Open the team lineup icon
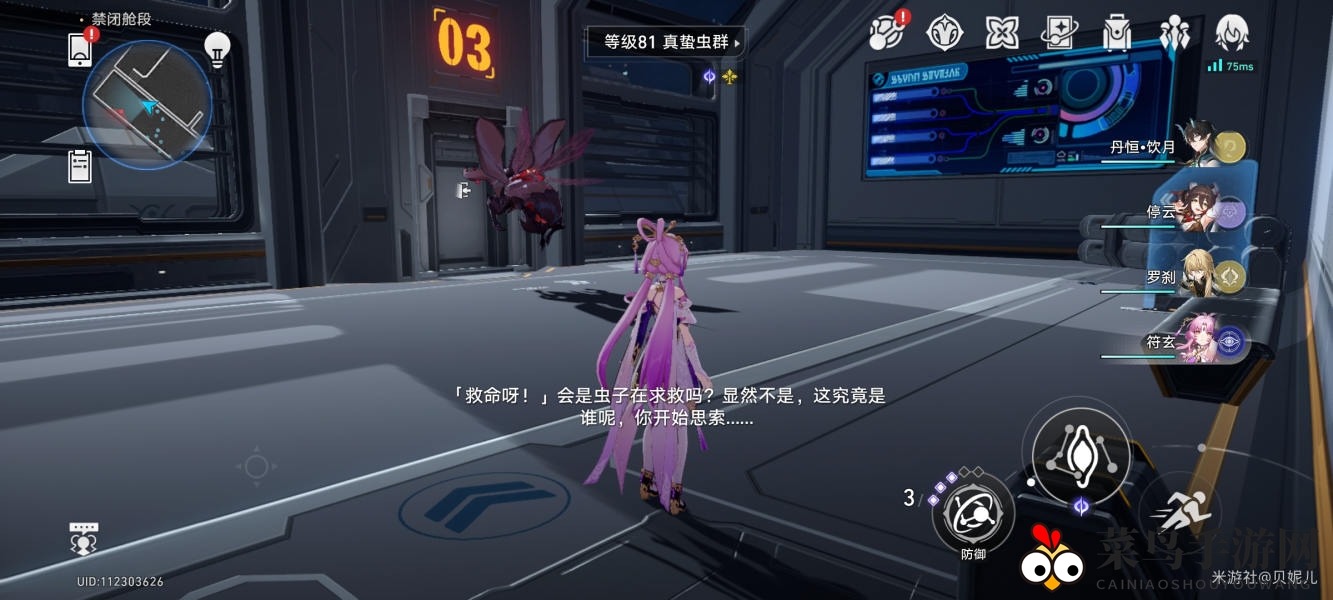 coord(1174,33)
